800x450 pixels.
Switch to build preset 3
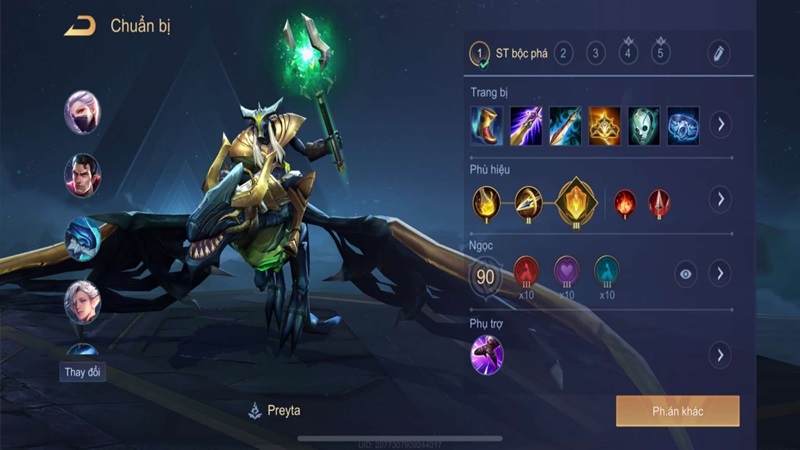596,53
